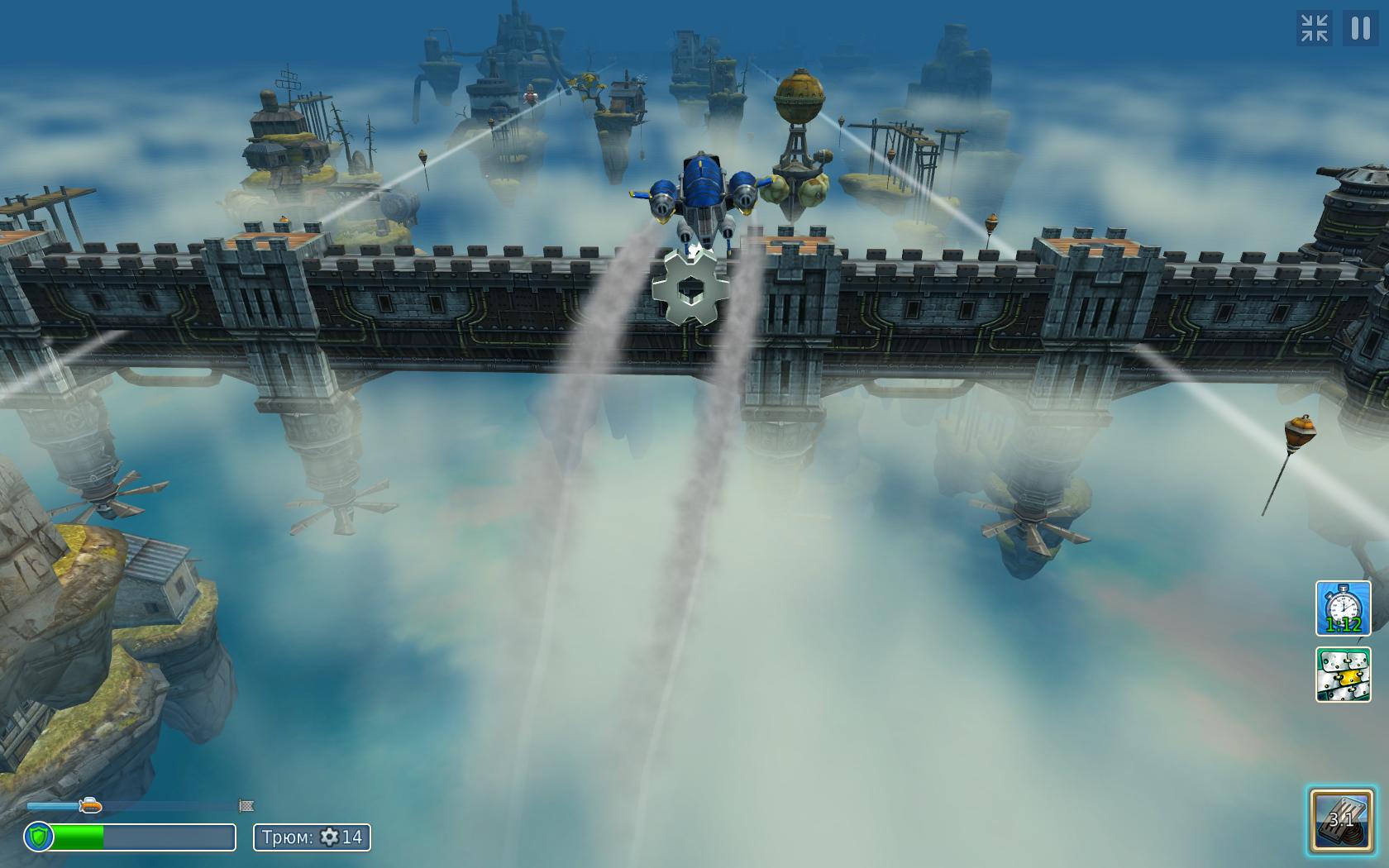Pause the game
Image resolution: width=1389 pixels, height=868 pixels.
click(1360, 29)
